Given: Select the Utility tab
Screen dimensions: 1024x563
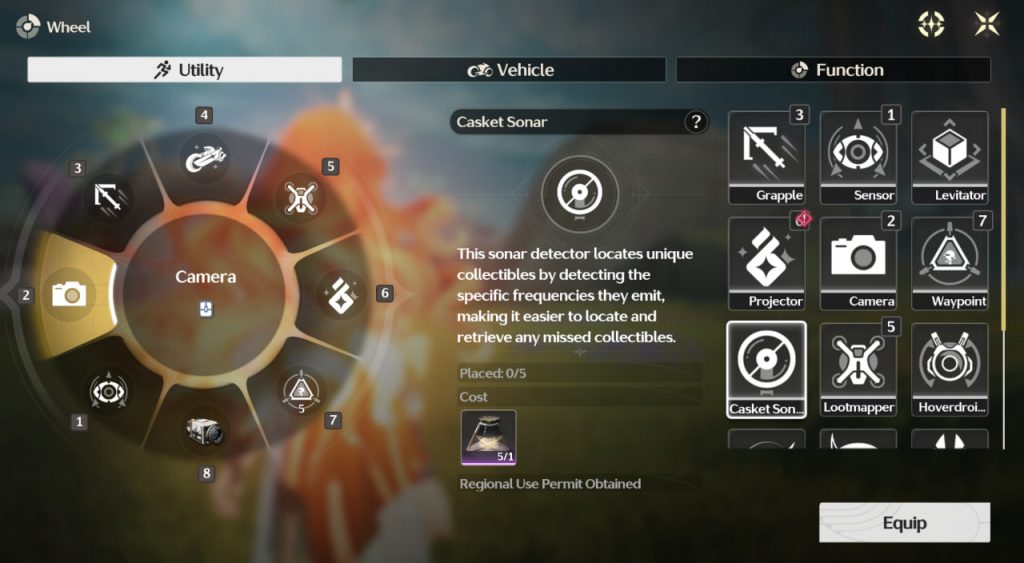Looking at the screenshot, I should (185, 70).
